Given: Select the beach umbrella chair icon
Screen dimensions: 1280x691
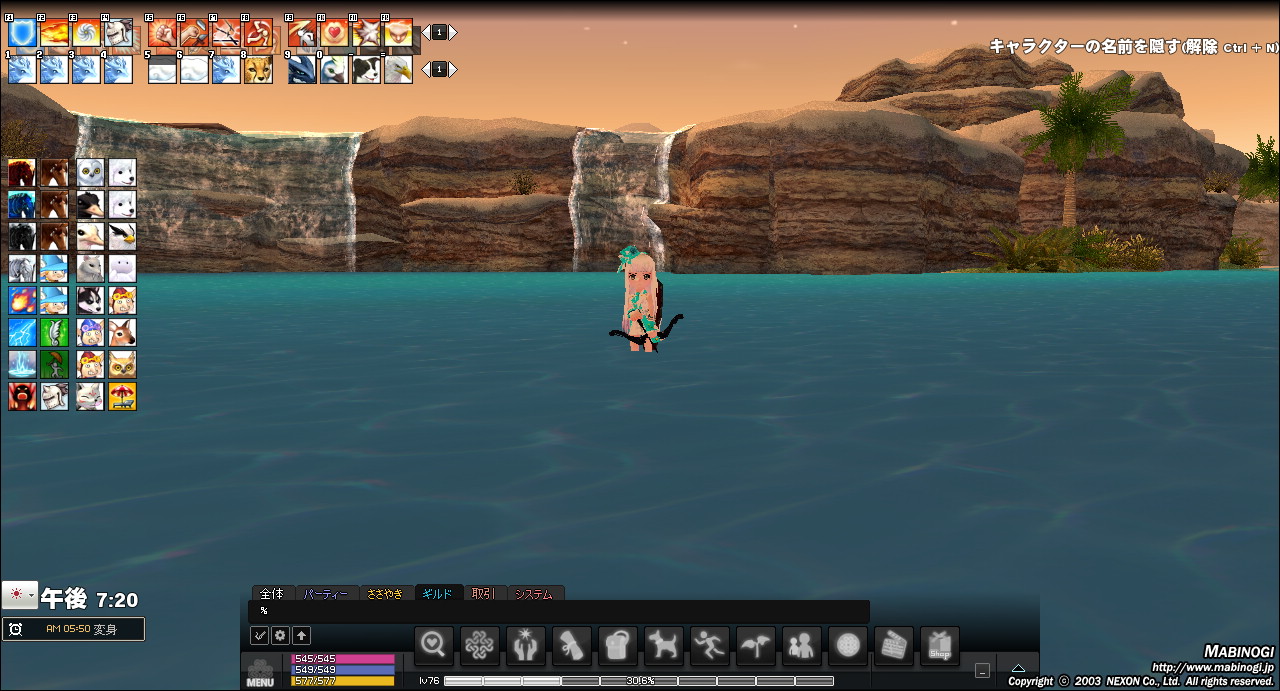Looking at the screenshot, I should point(123,396).
